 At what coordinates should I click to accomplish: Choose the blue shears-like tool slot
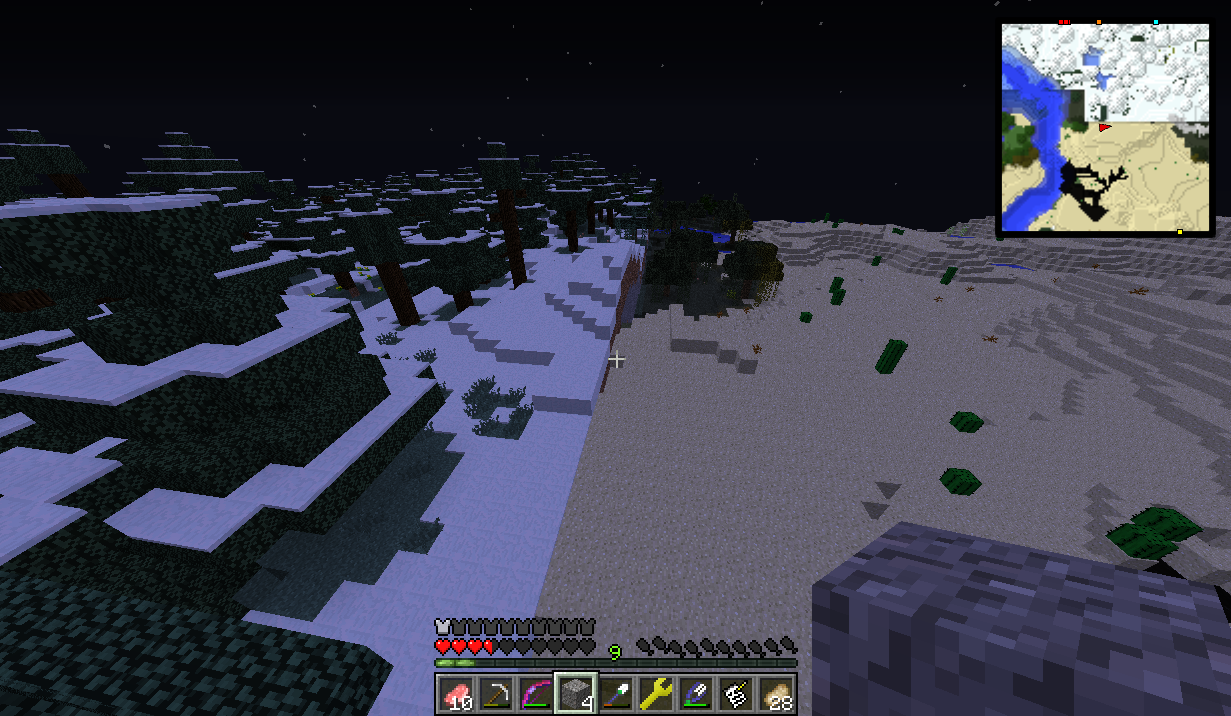pos(696,694)
